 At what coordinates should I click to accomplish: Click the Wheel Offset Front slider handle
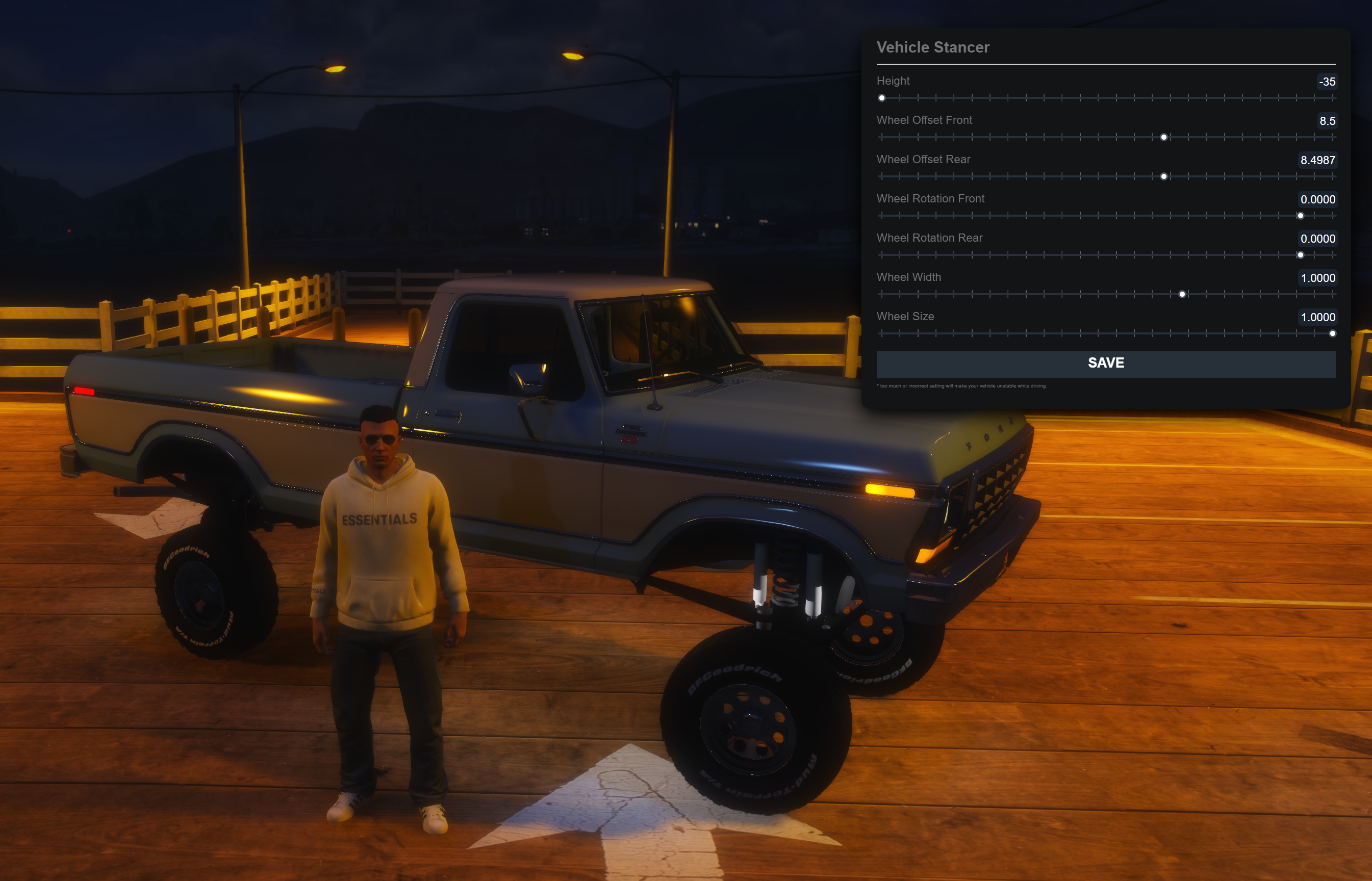tap(1163, 137)
